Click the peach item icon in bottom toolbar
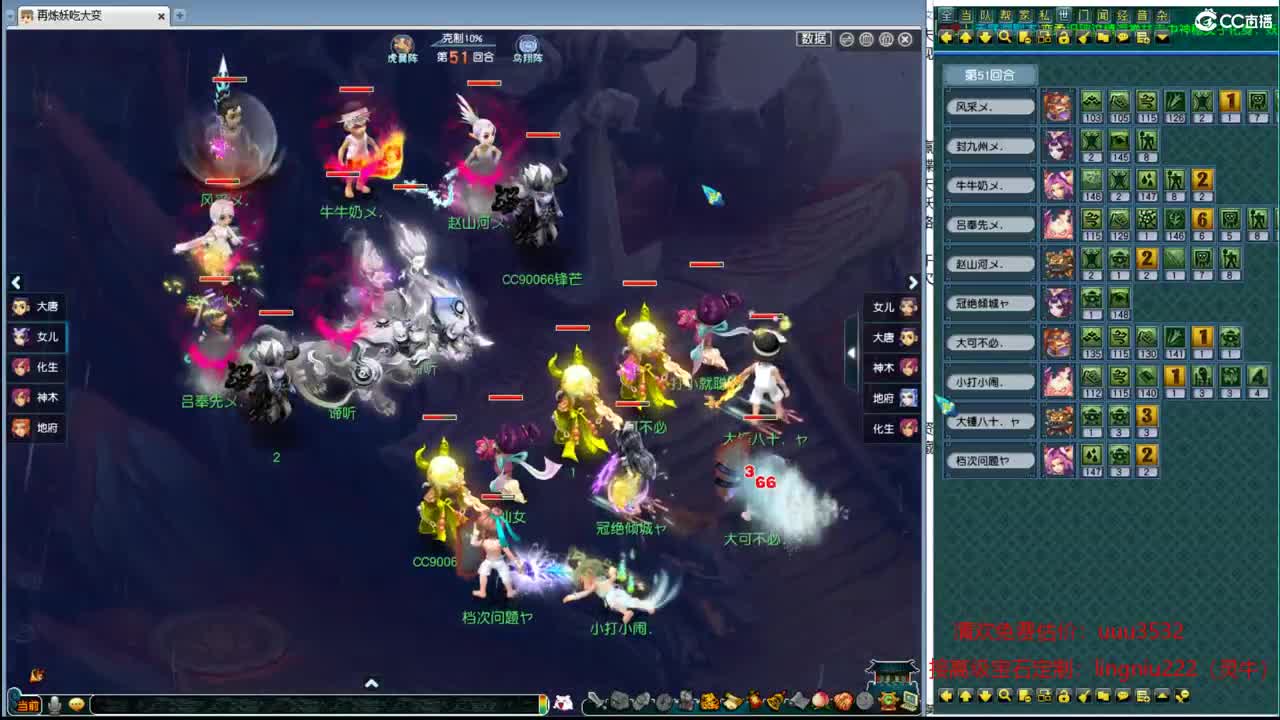This screenshot has height=720, width=1280. pos(819,702)
